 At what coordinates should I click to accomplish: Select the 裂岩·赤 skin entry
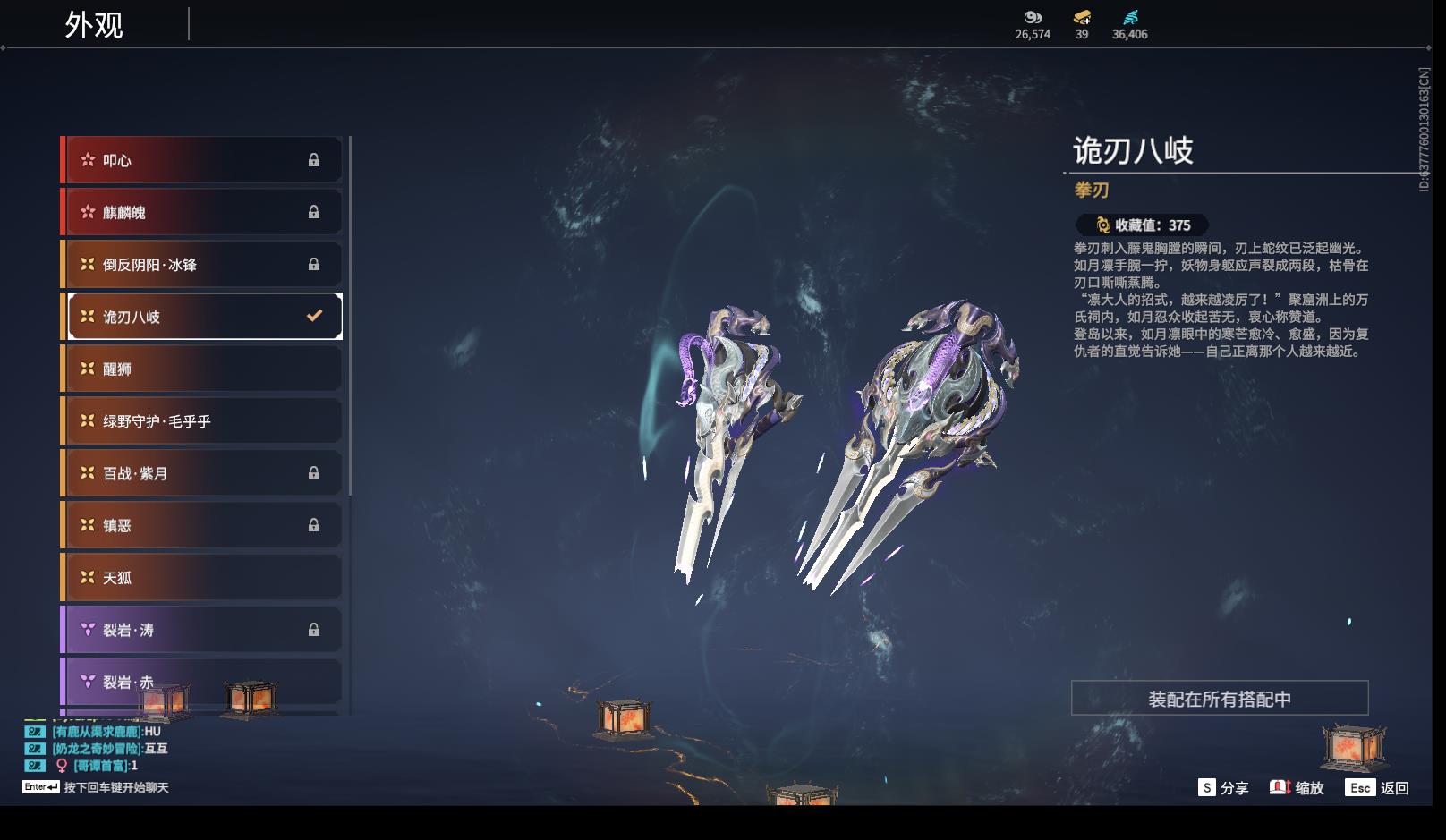(x=201, y=682)
